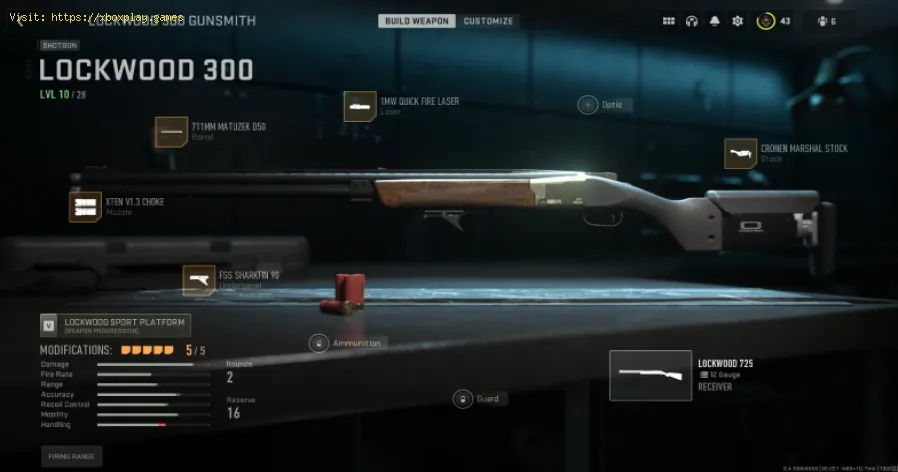Open the empty Guard slot
Viewport: 898px width, 472px height.
462,399
